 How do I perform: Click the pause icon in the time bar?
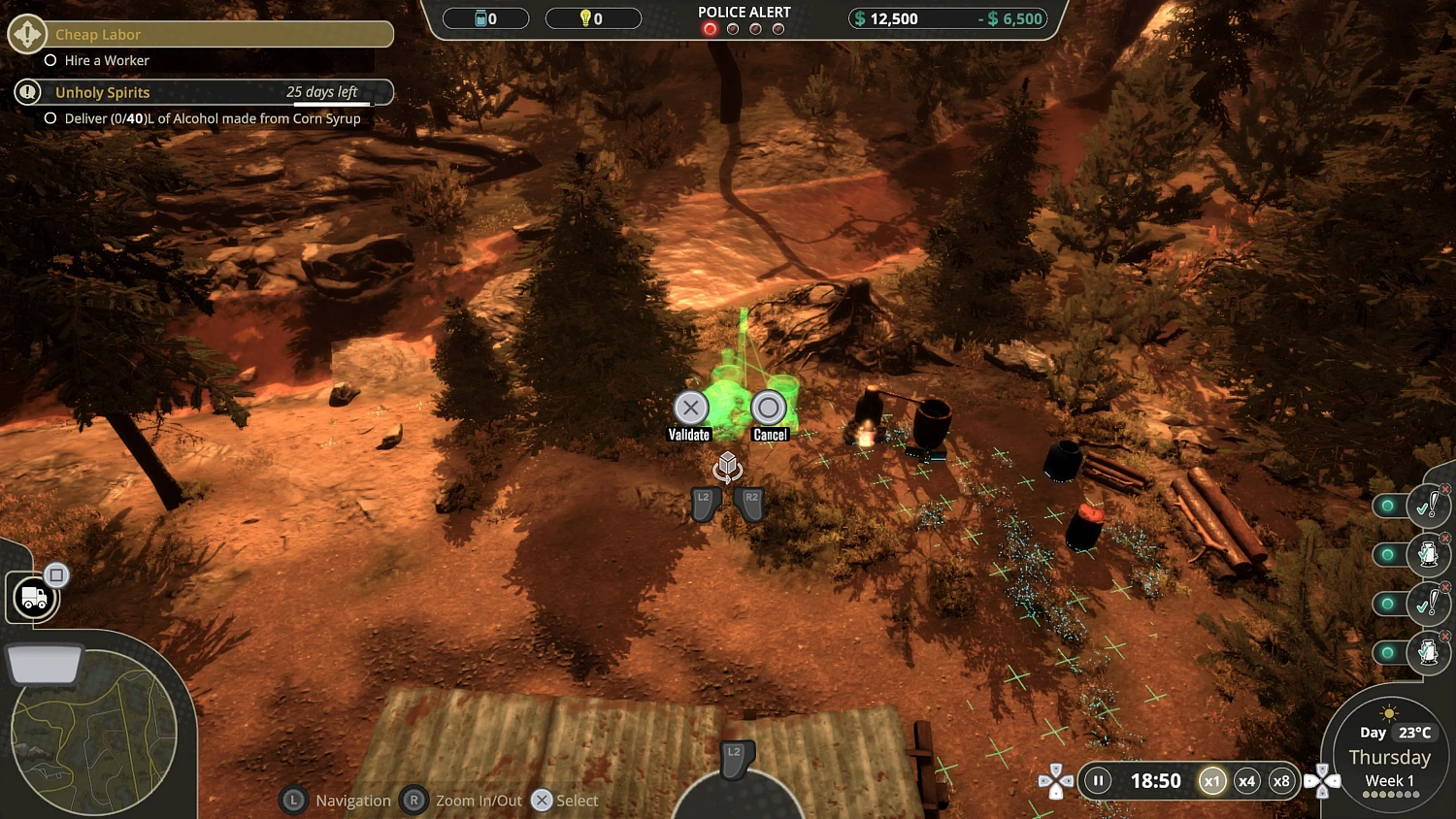[1096, 780]
